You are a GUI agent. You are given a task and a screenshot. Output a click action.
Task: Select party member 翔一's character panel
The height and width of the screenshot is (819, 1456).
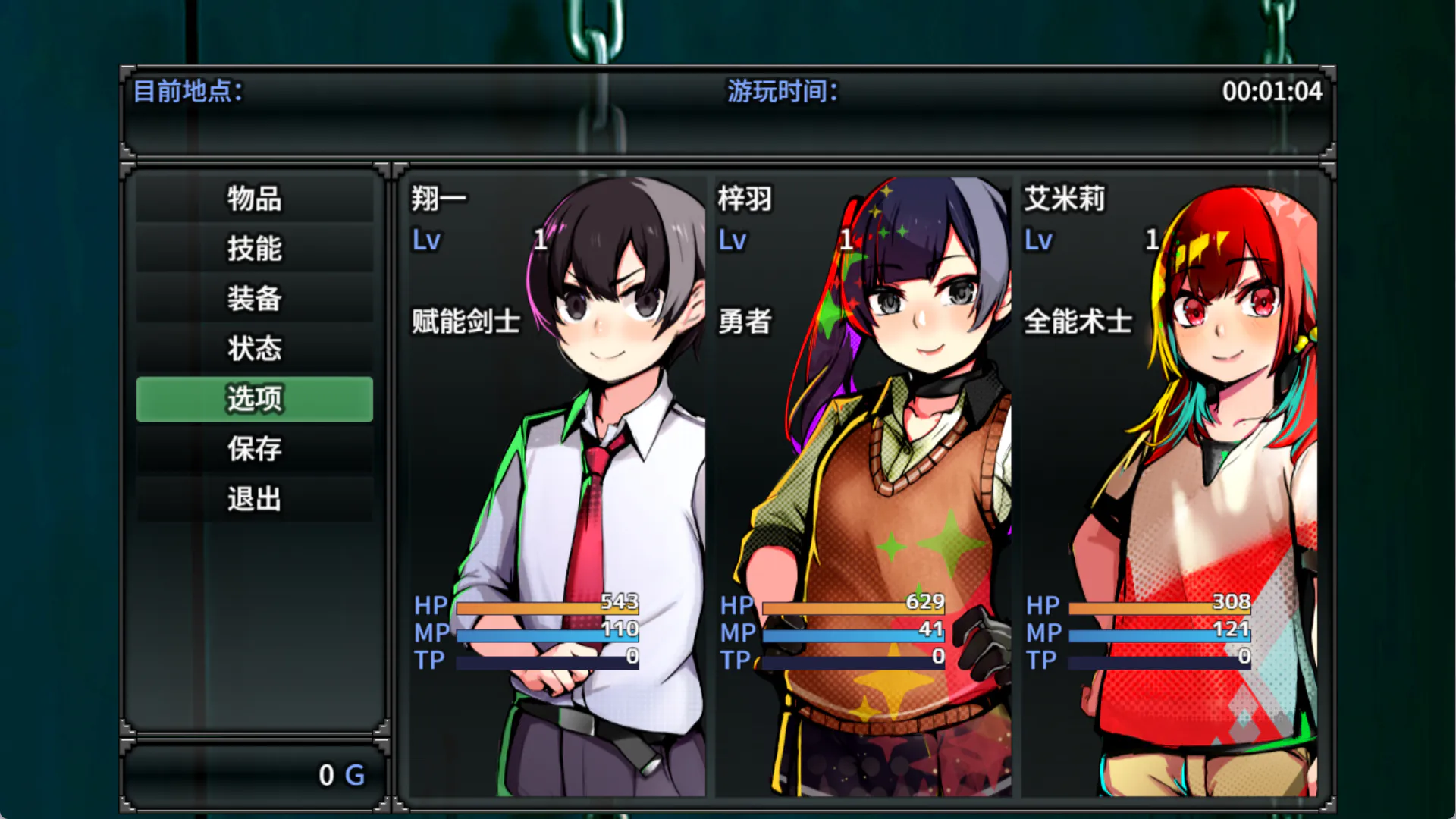558,485
